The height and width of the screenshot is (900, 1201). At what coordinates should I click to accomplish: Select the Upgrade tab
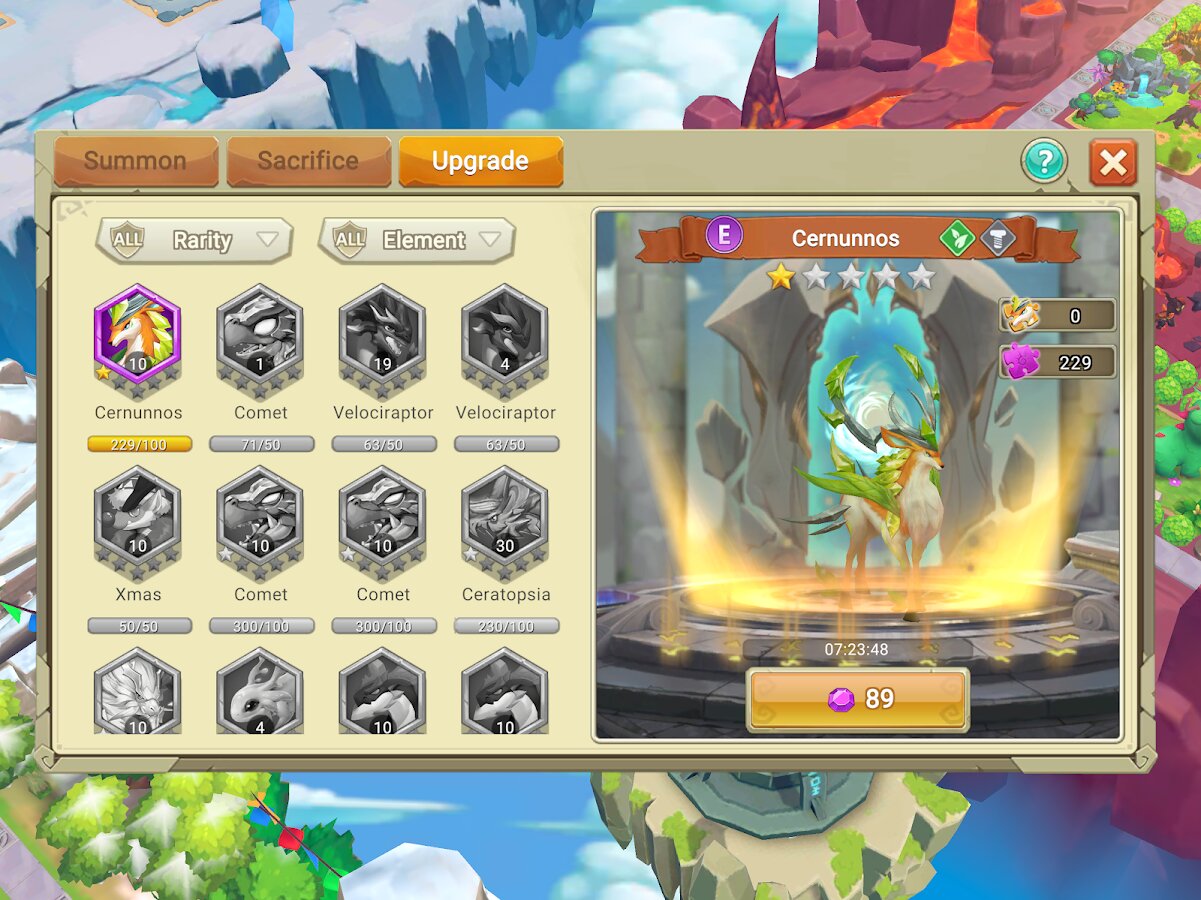[x=480, y=161]
